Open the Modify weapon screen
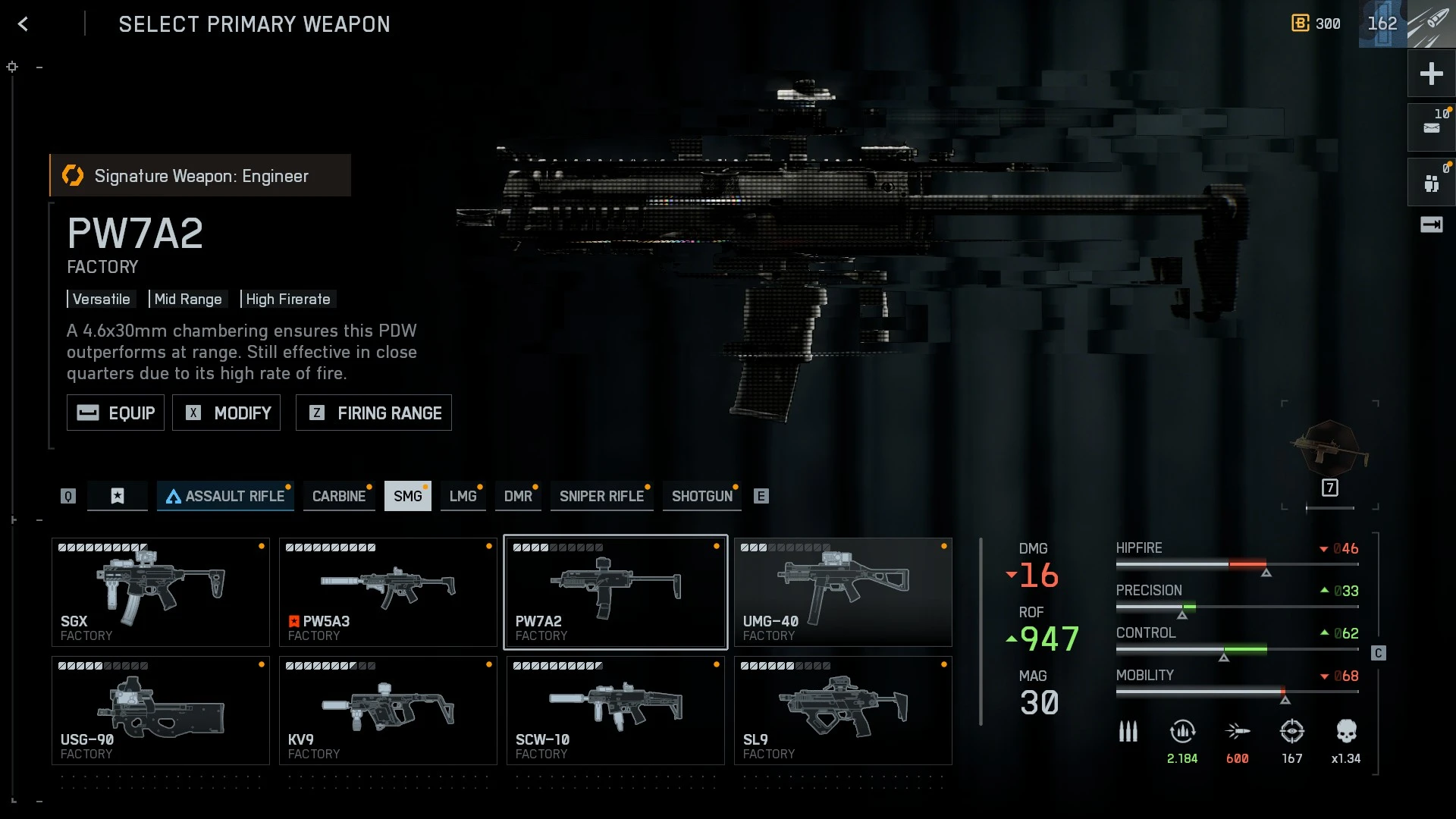1456x819 pixels. coord(226,413)
